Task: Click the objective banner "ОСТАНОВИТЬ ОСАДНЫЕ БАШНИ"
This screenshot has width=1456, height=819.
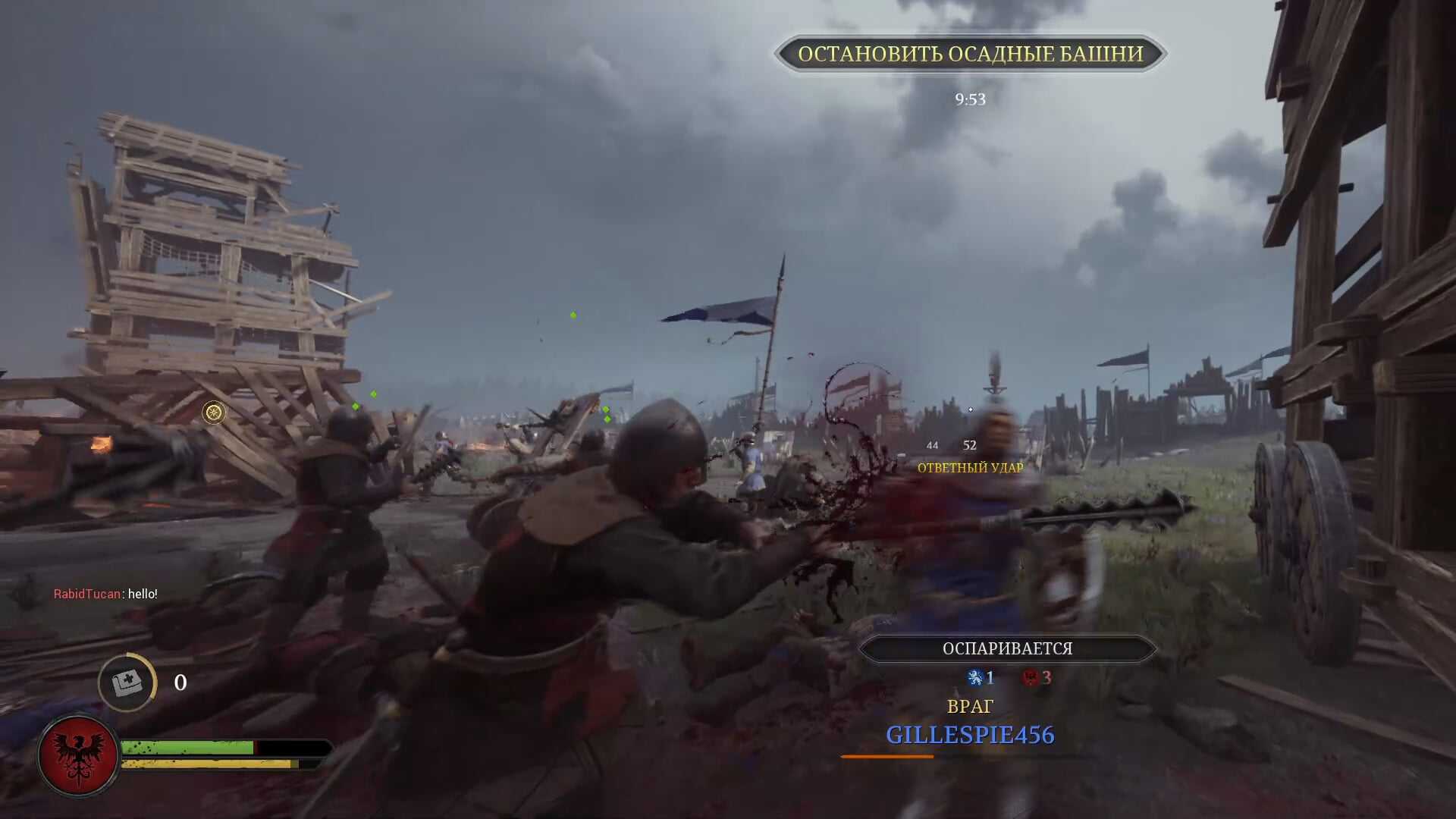Action: pos(970,54)
